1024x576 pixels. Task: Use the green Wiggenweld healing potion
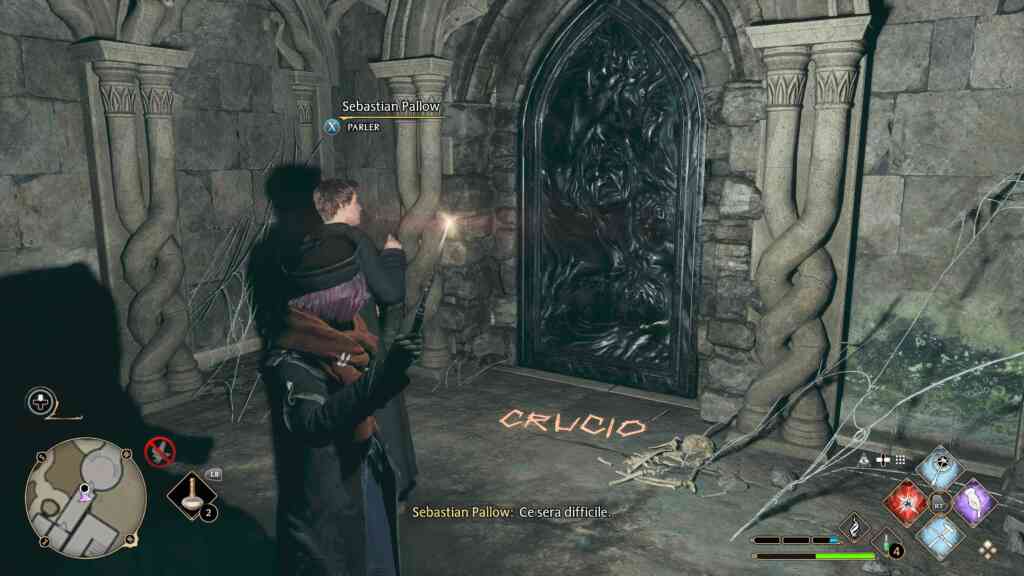click(885, 545)
